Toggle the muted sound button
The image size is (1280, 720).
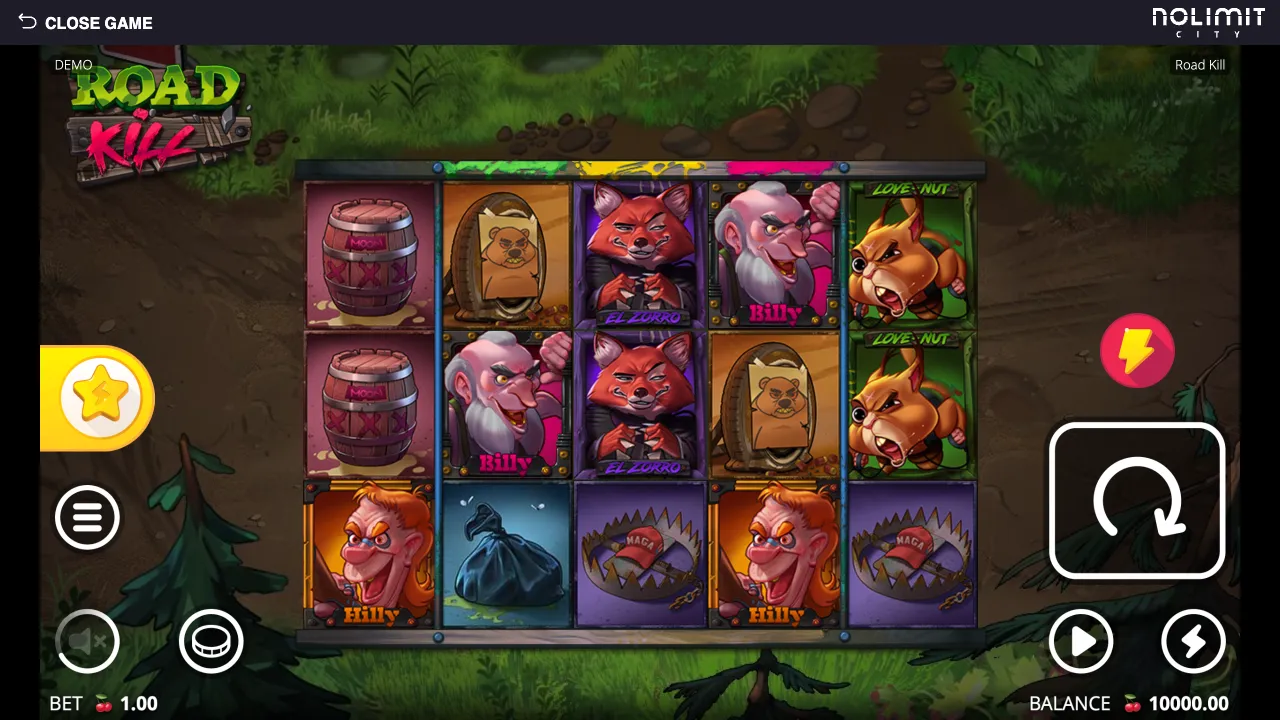click(87, 641)
